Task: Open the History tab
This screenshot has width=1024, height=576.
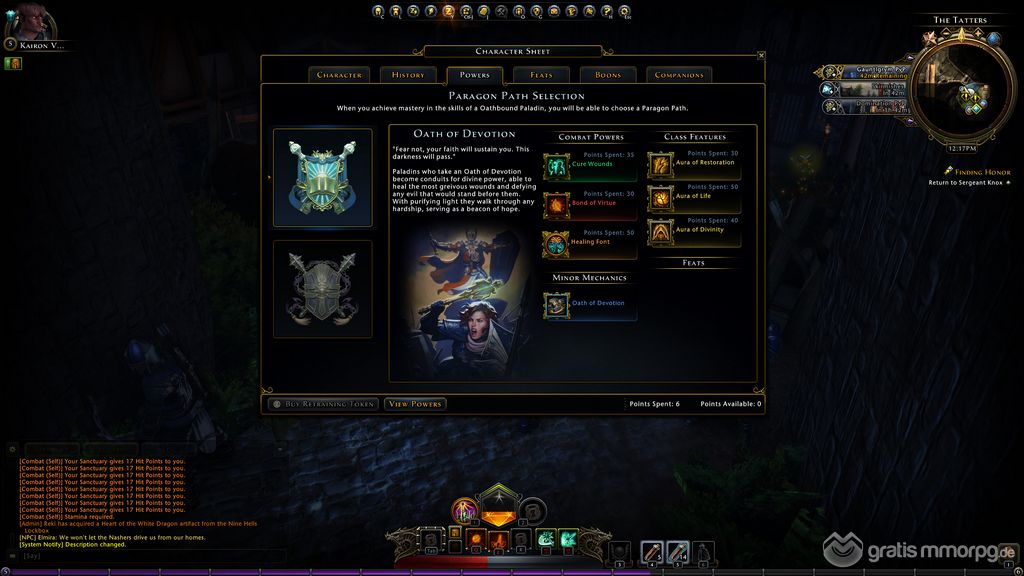Action: (x=408, y=75)
